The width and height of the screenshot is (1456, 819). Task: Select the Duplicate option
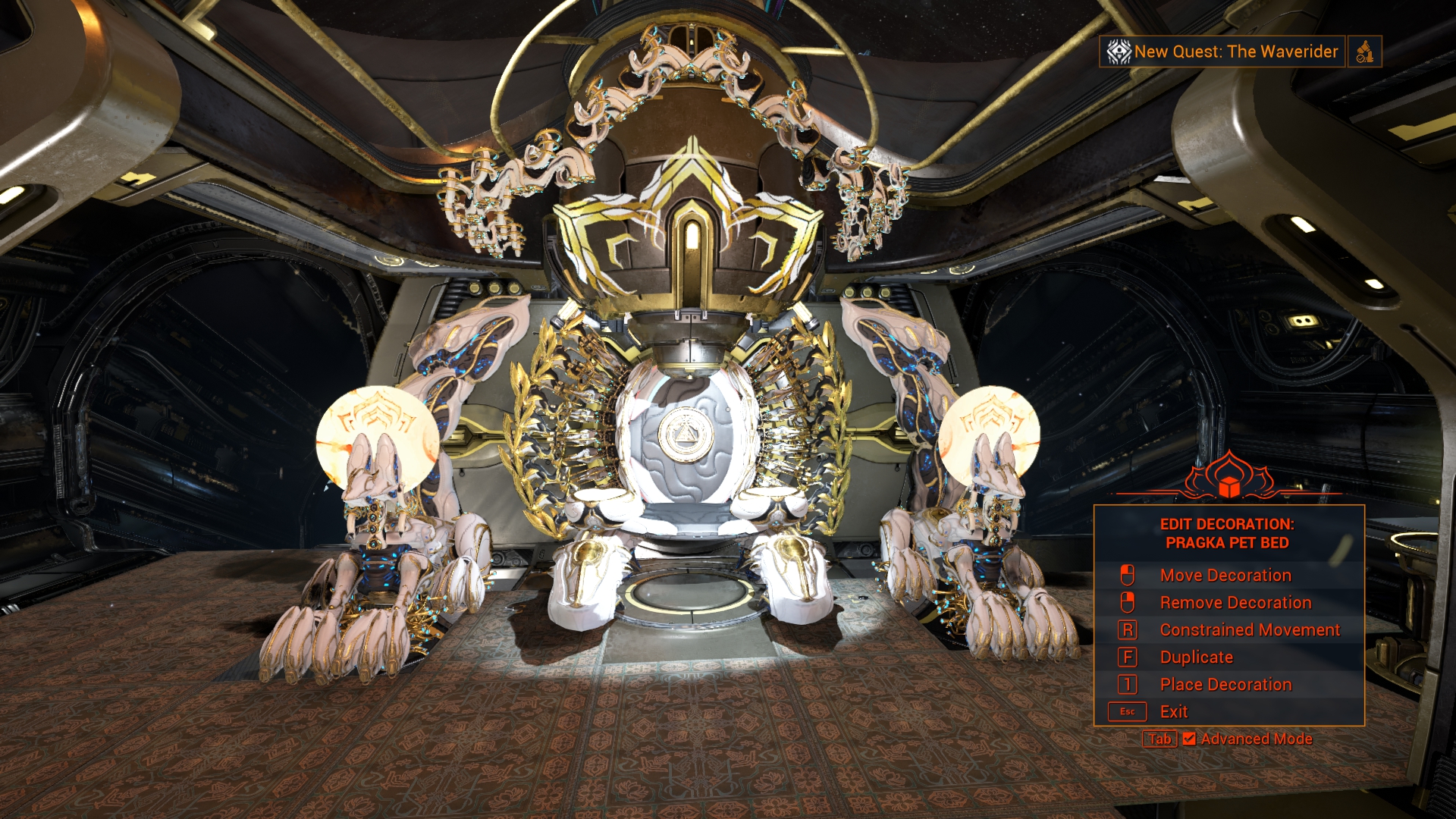point(1195,657)
